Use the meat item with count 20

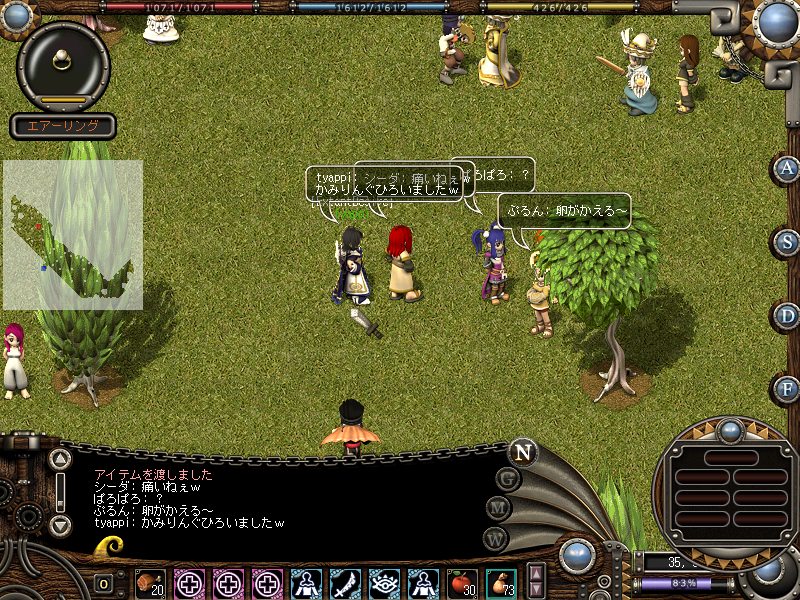tap(150, 582)
